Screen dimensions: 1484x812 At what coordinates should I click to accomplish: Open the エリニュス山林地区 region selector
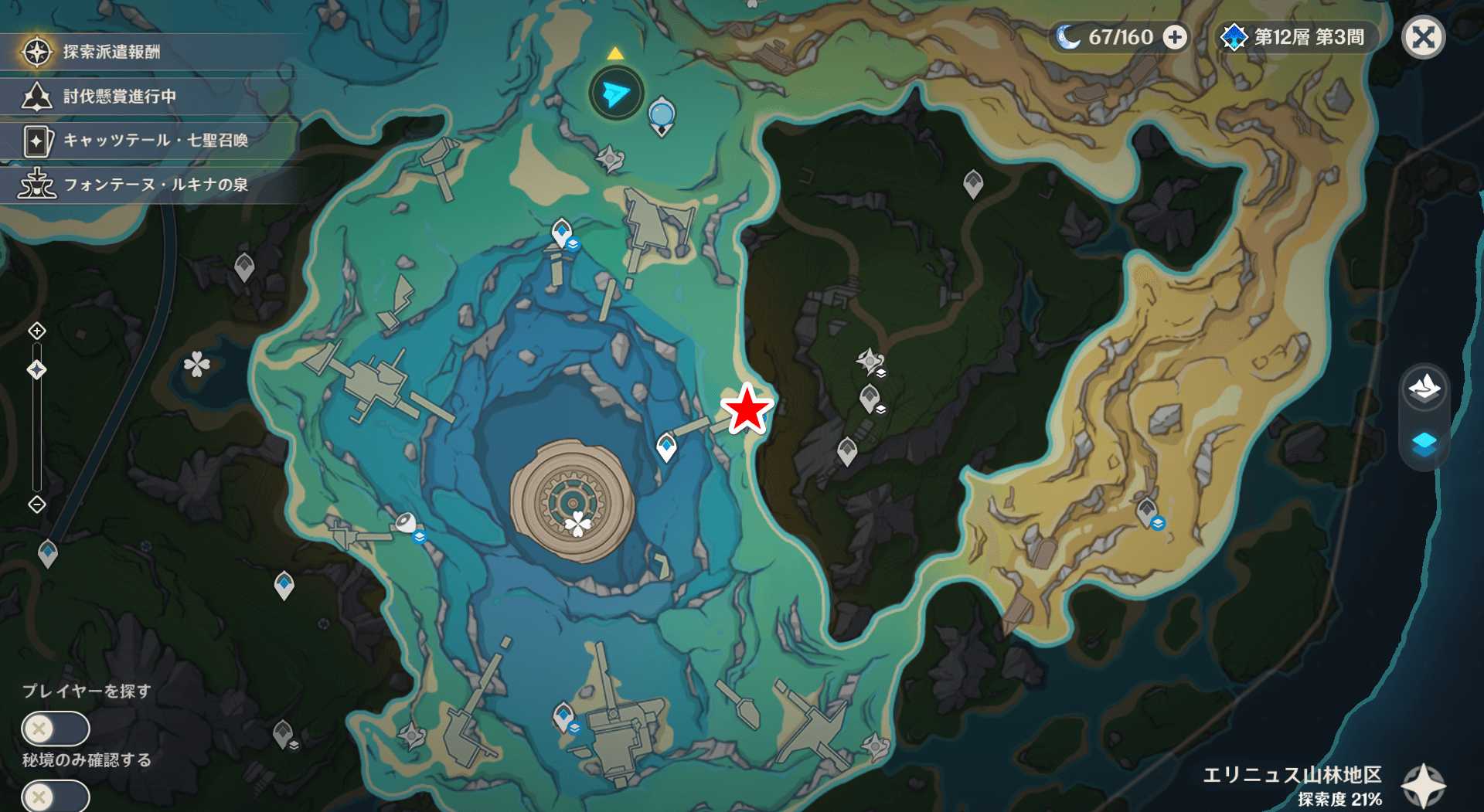[x=1423, y=787]
